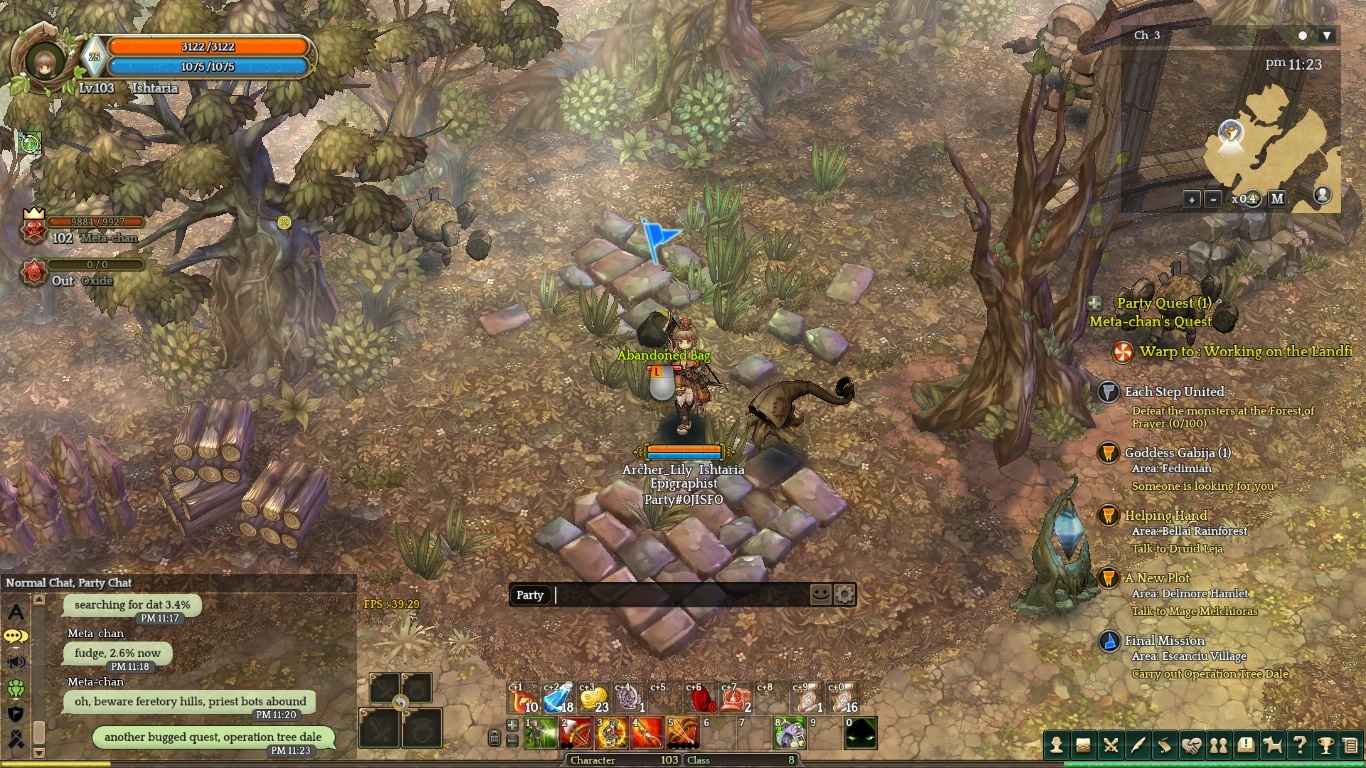Click the minimap zoom-in plus button

(x=1192, y=199)
